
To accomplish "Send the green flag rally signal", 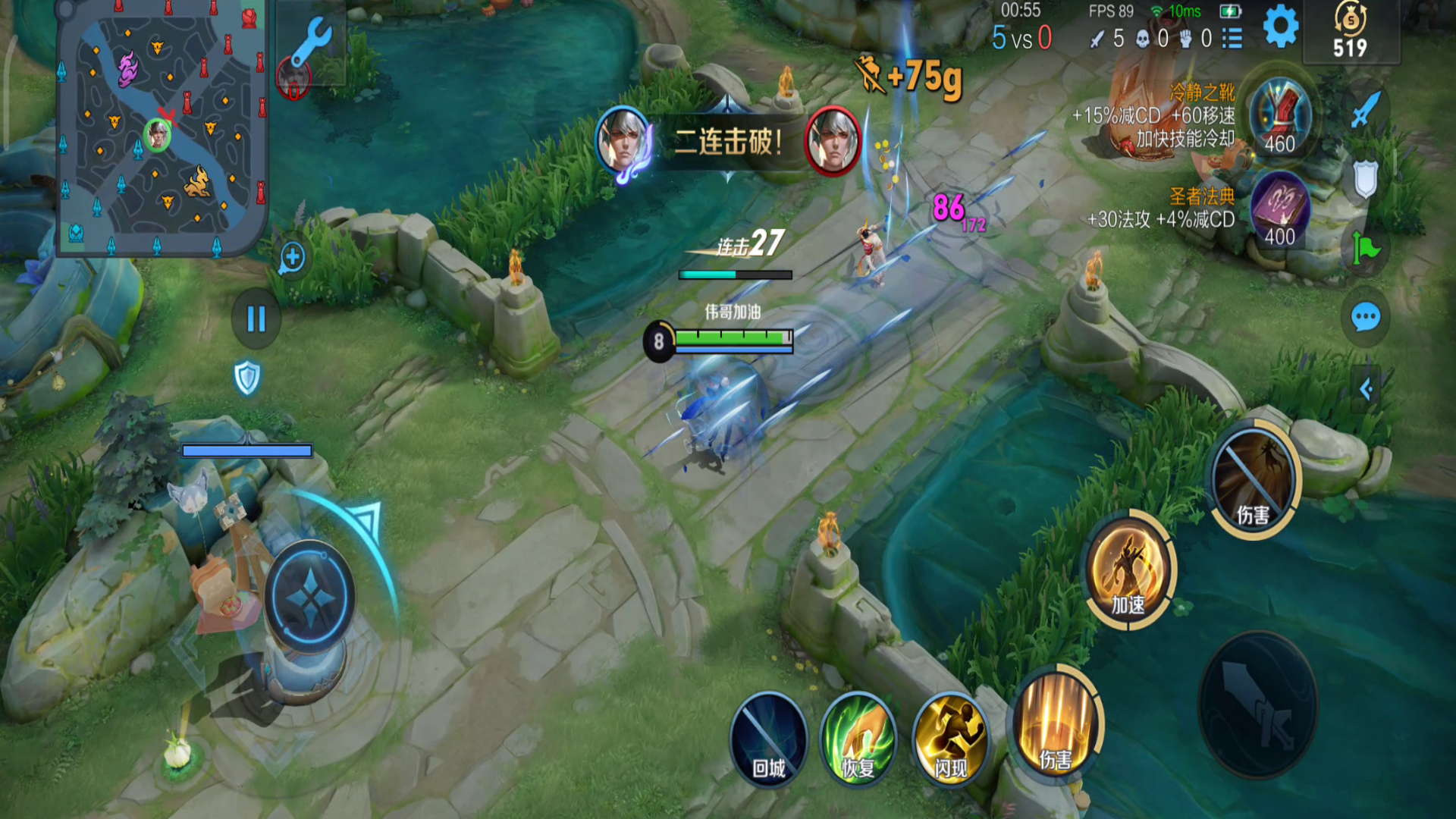I will pos(1366,247).
